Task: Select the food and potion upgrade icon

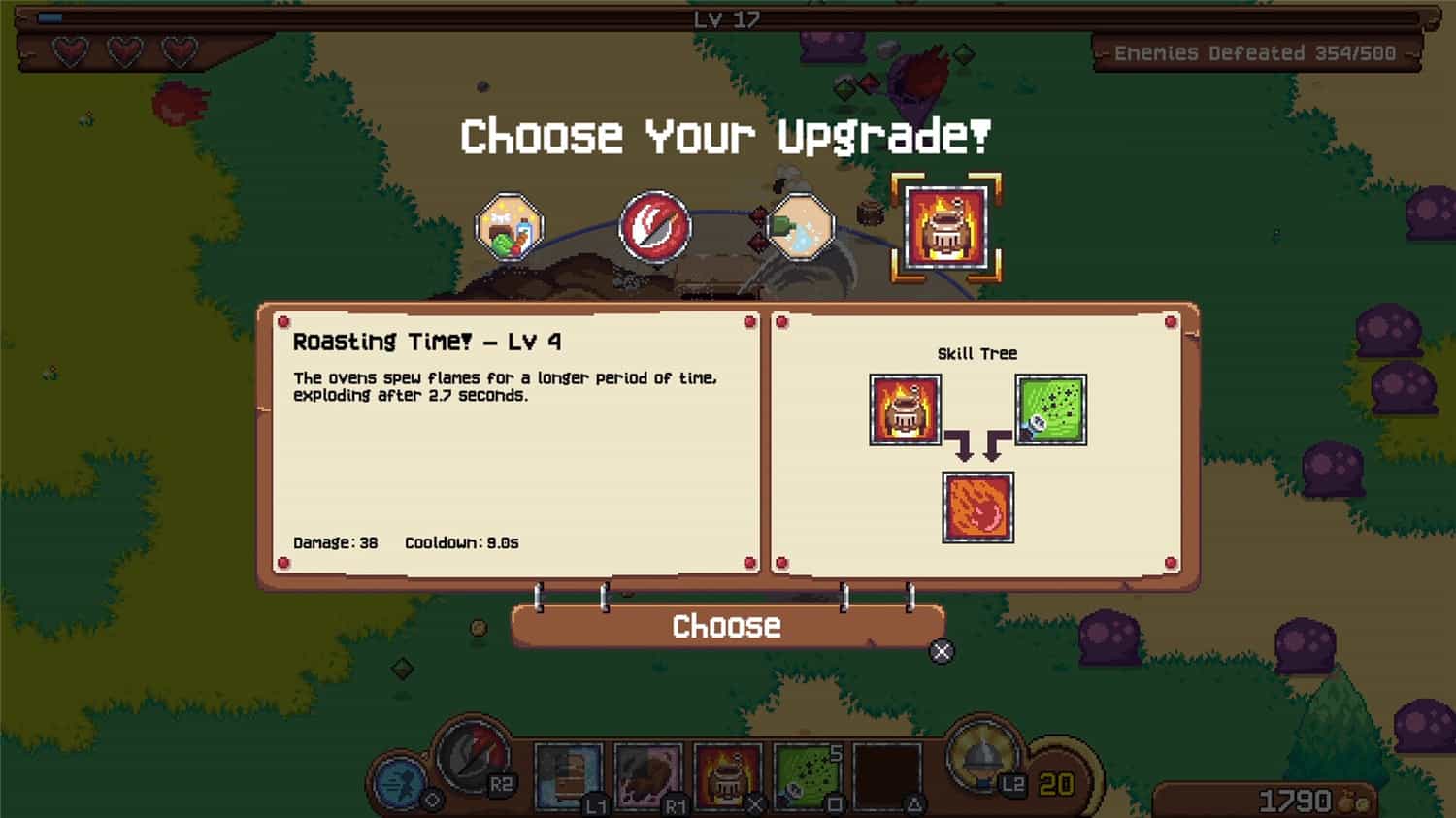Action: pos(508,225)
